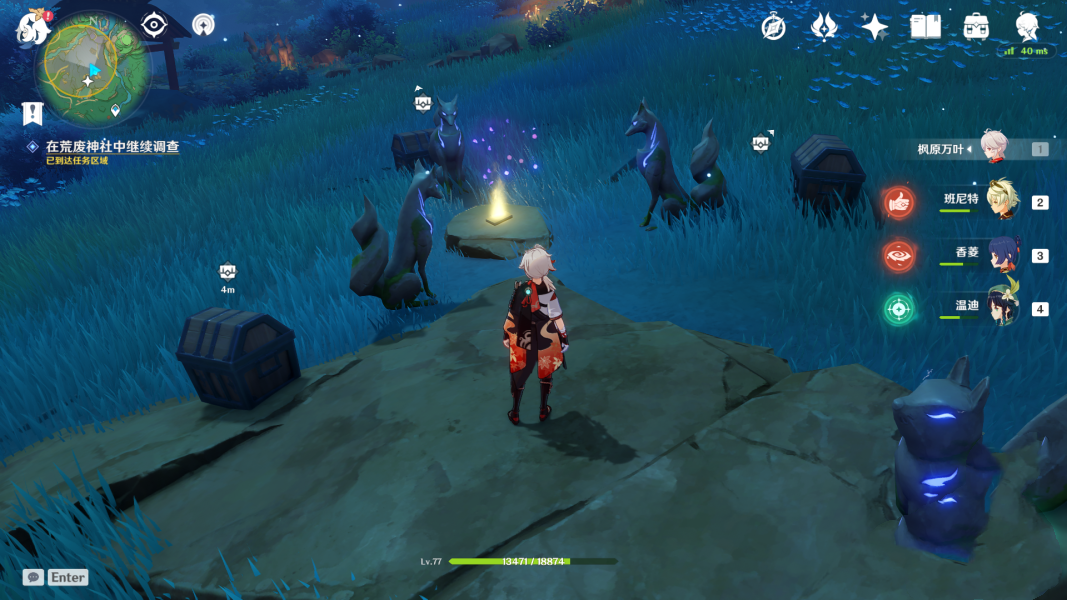Click the signal-arc icon beside the minimap
Image resolution: width=1067 pixels, height=600 pixels.
pyautogui.click(x=203, y=25)
